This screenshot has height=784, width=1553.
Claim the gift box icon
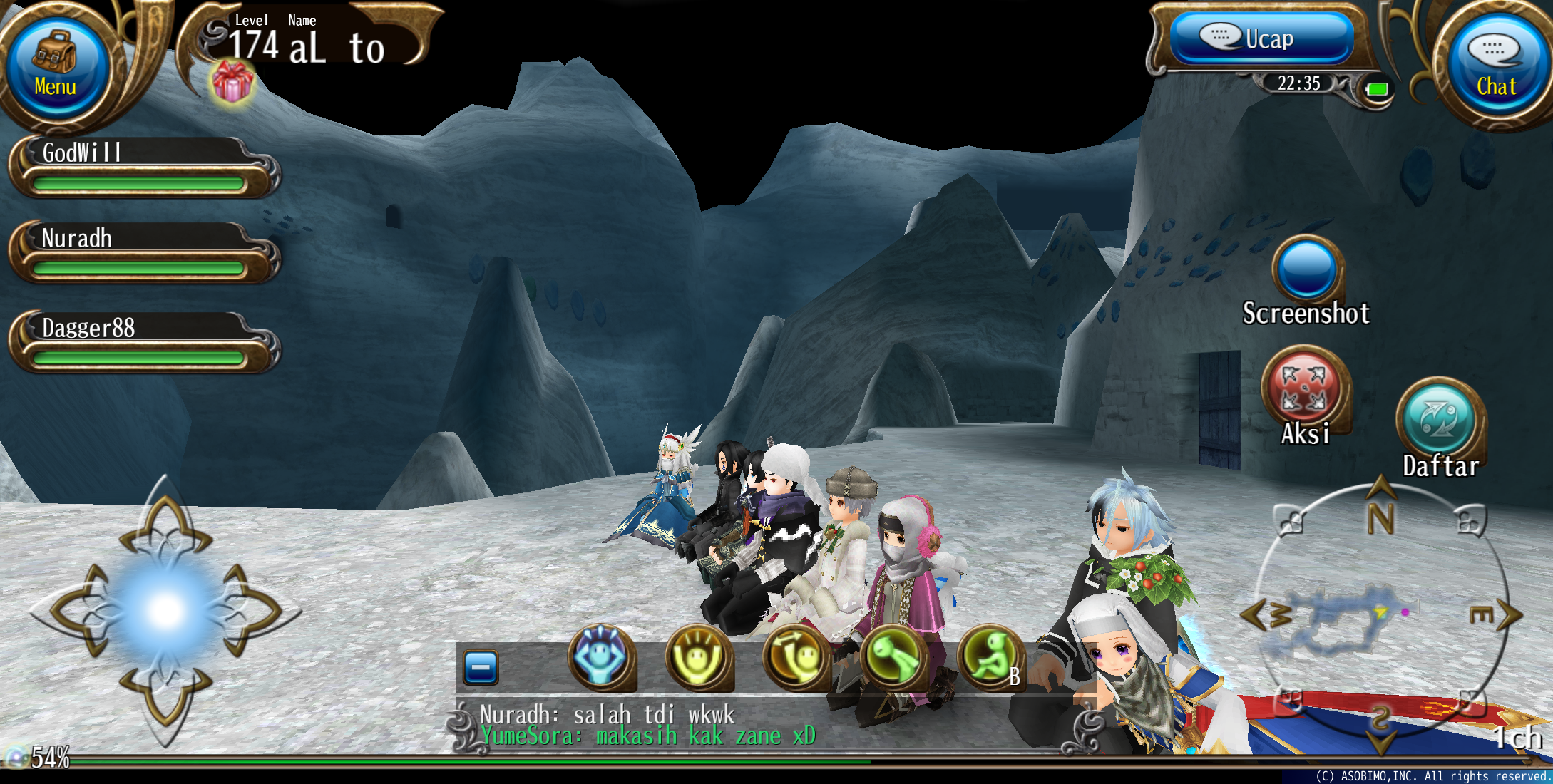pyautogui.click(x=232, y=83)
